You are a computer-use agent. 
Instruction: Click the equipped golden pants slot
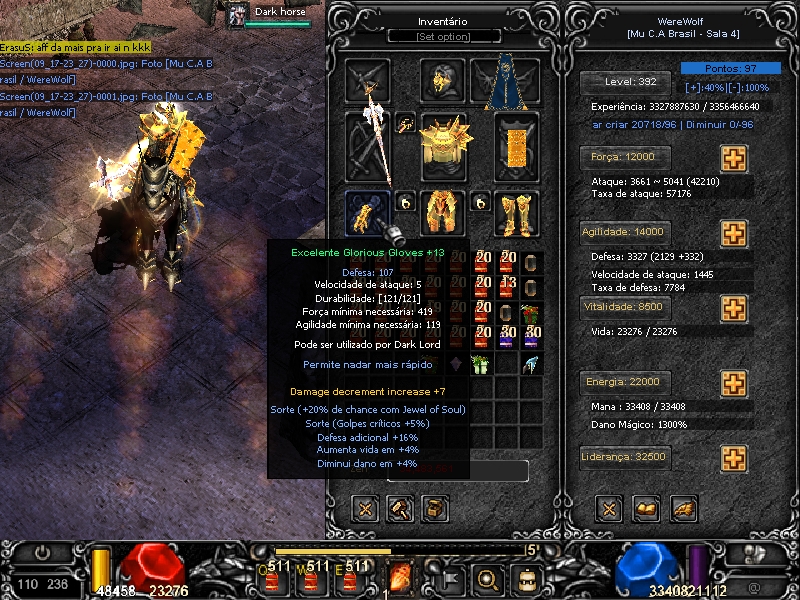(x=442, y=212)
